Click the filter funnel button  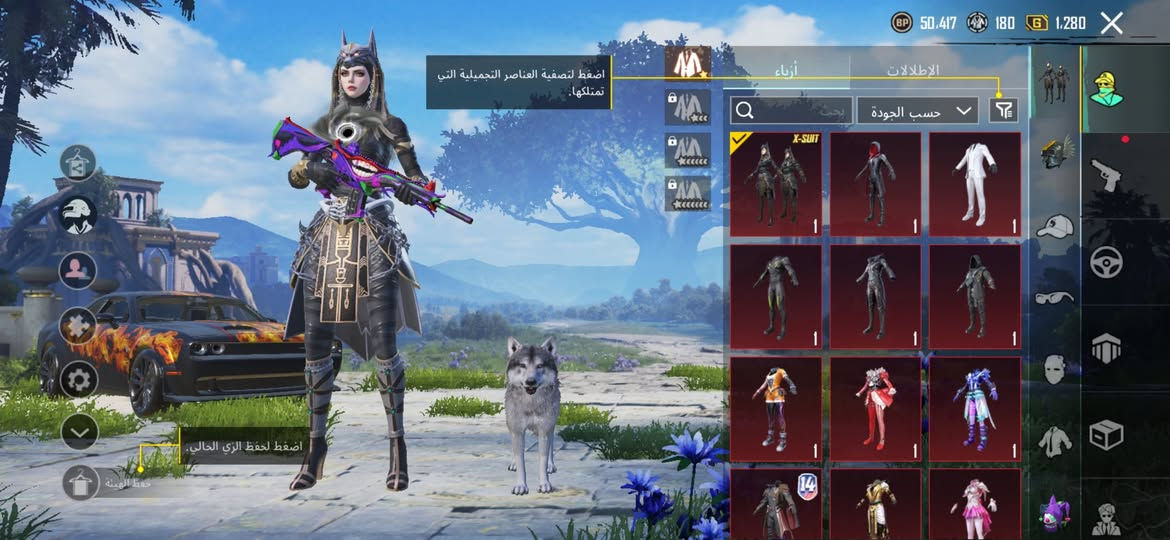click(x=1002, y=110)
